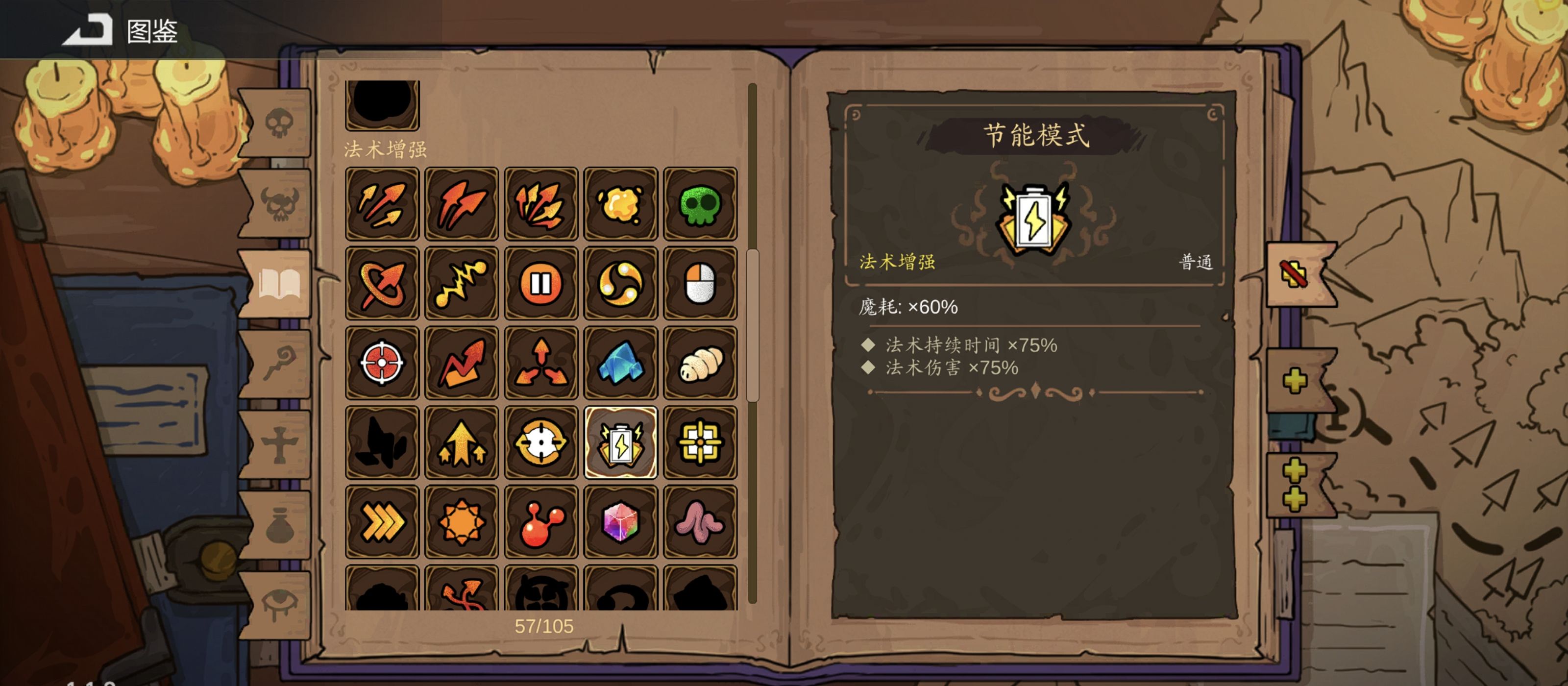View the orange sun spell icon

point(462,522)
